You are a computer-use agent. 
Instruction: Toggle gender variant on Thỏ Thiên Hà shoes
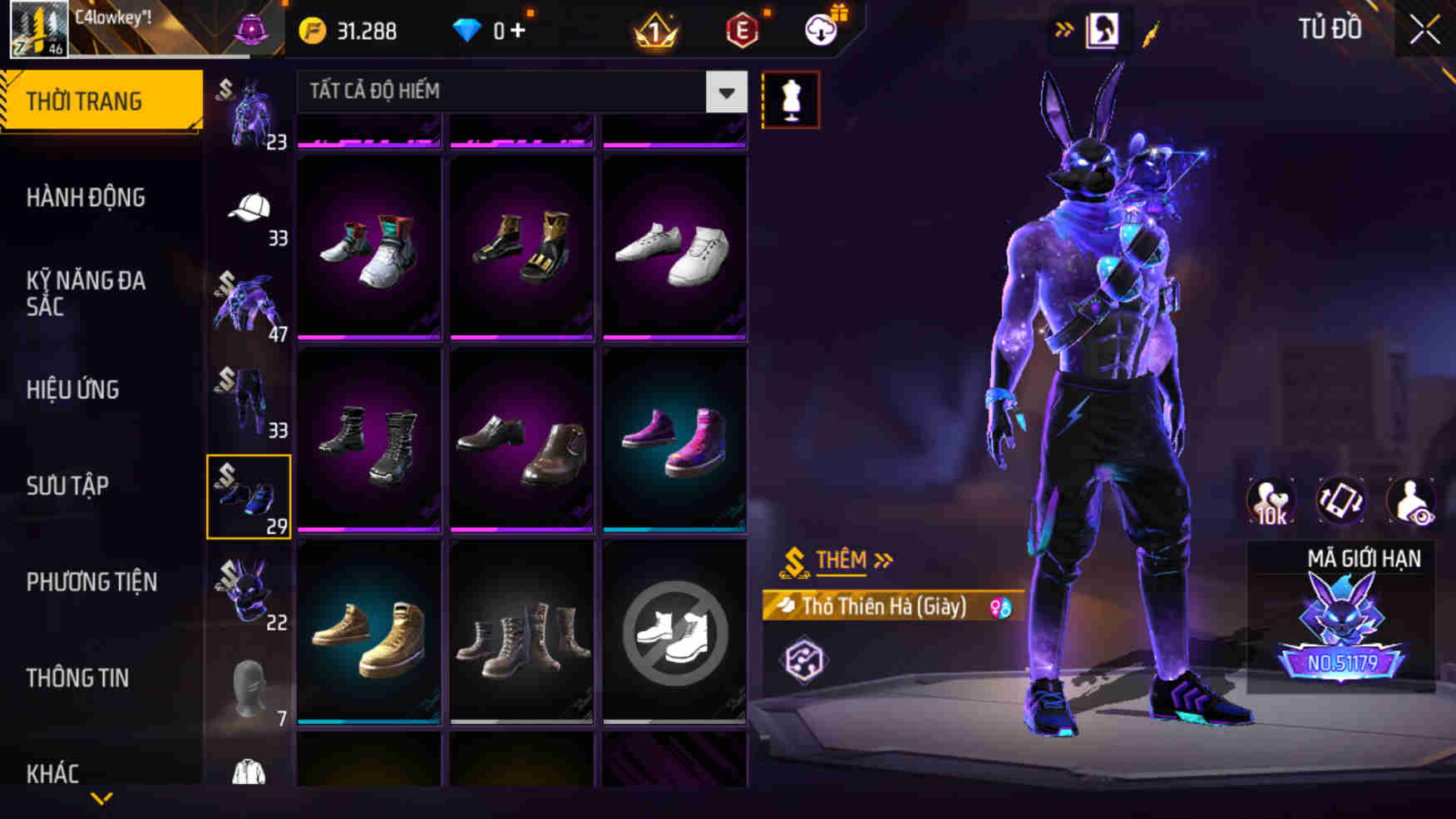(999, 608)
